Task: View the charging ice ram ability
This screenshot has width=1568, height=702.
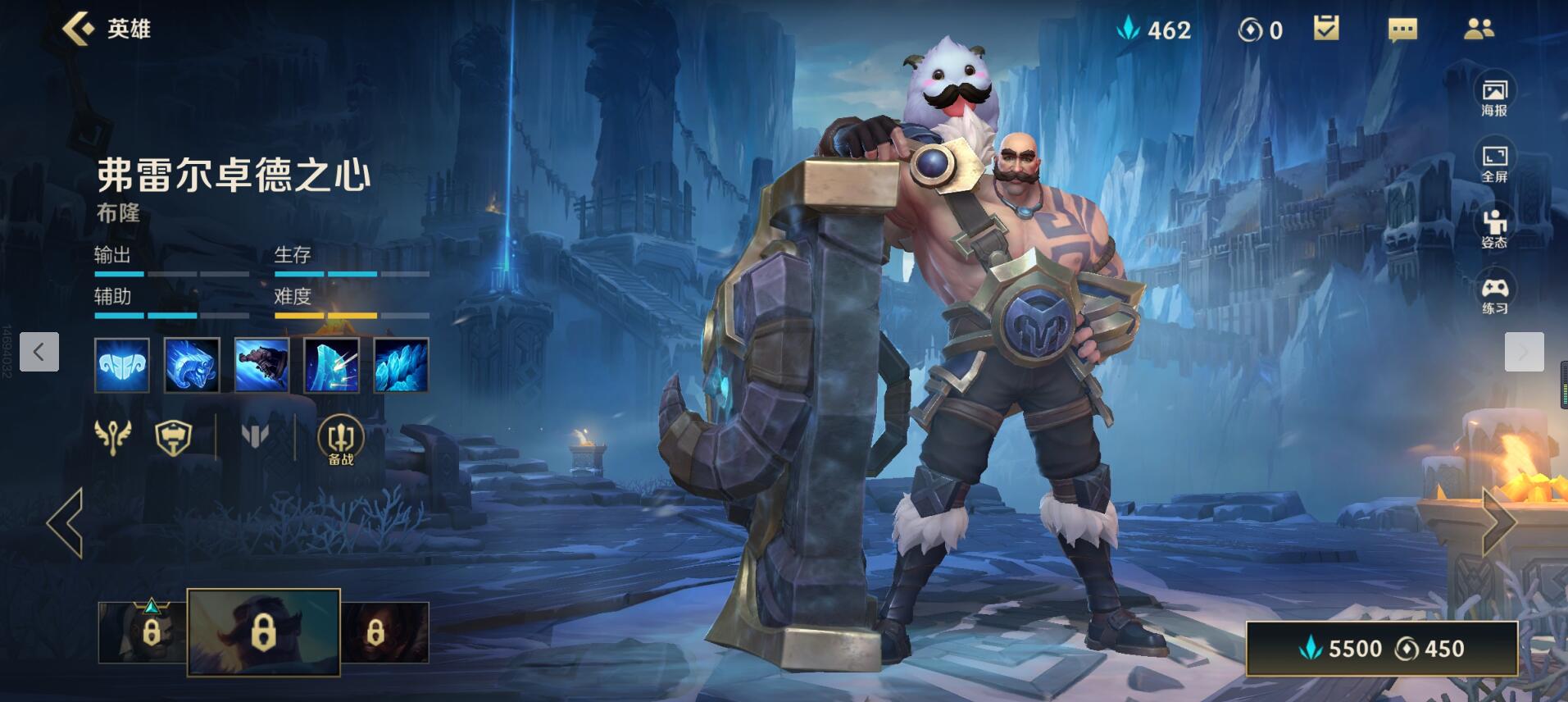Action: (x=192, y=365)
